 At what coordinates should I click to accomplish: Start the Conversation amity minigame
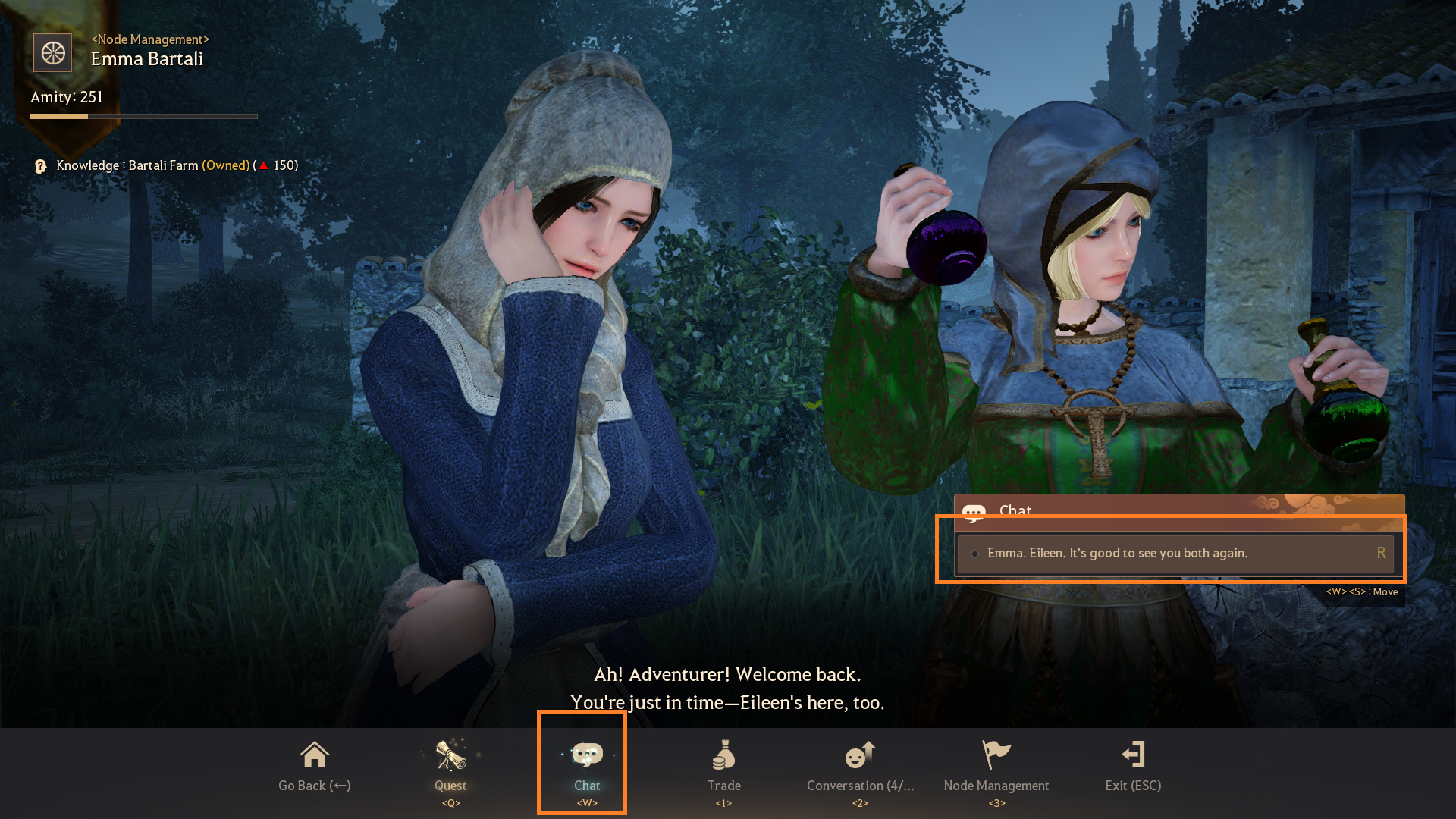(860, 764)
